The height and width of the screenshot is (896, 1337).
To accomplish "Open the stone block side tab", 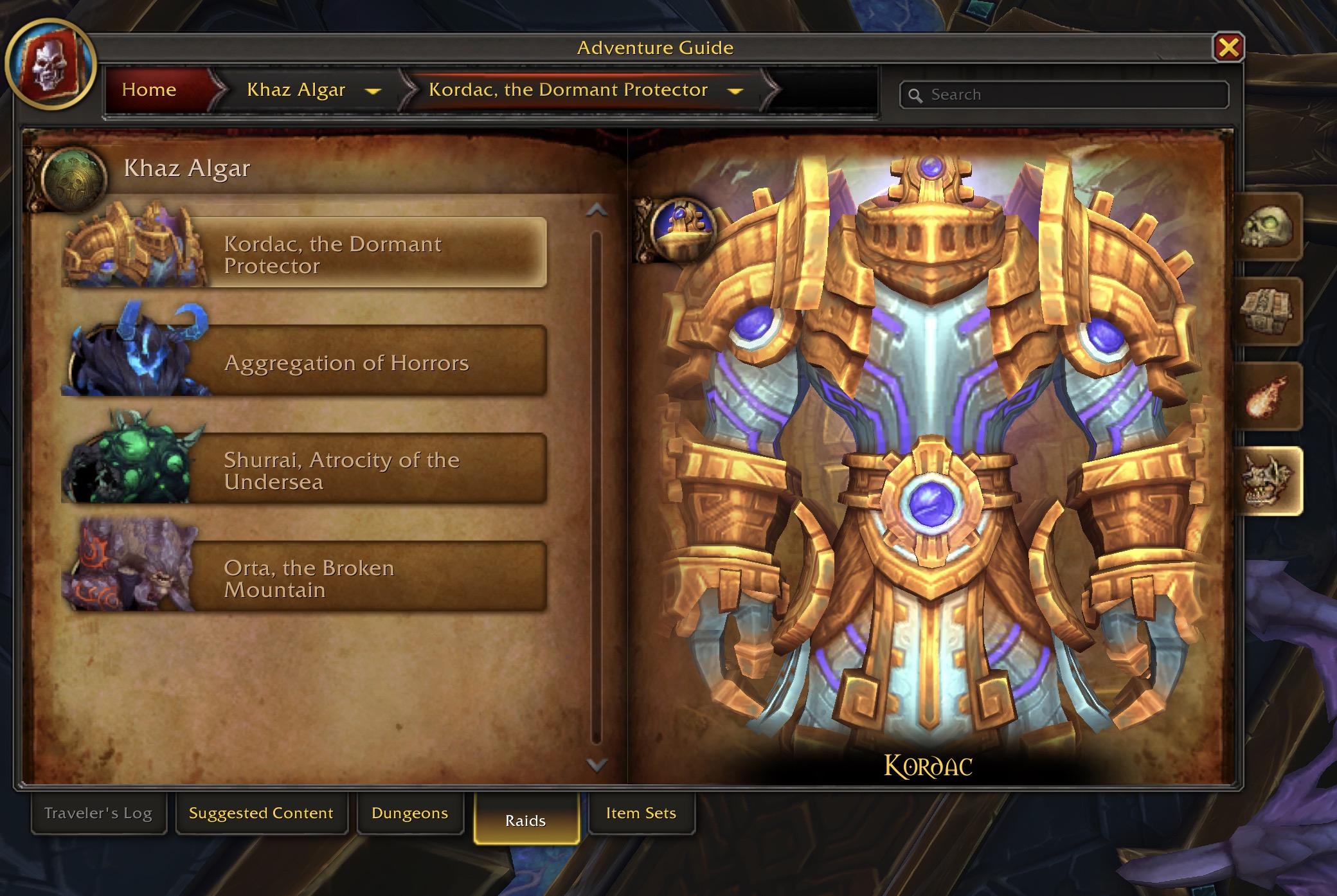I will (1267, 312).
